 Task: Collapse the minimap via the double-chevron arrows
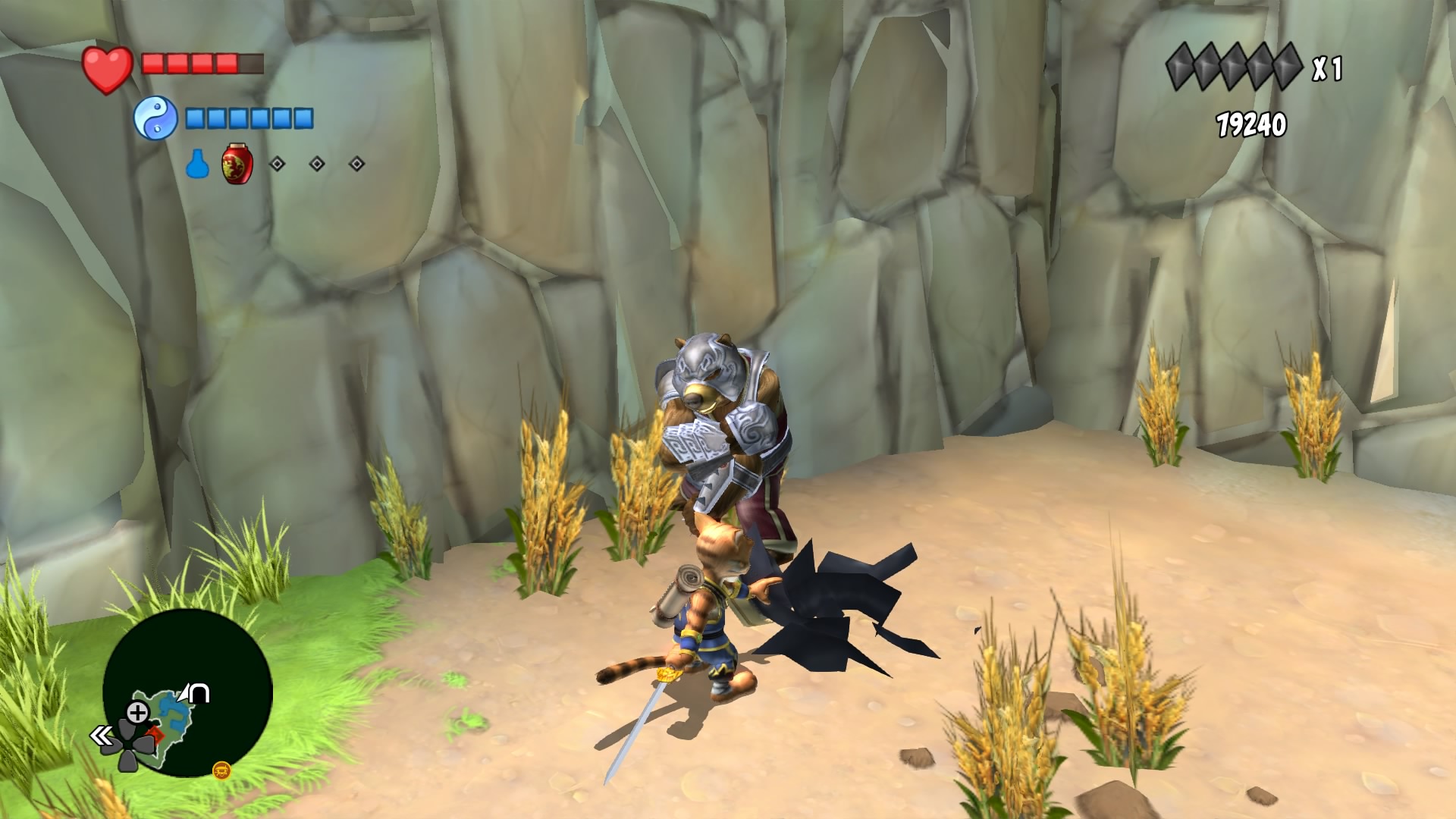pos(101,736)
